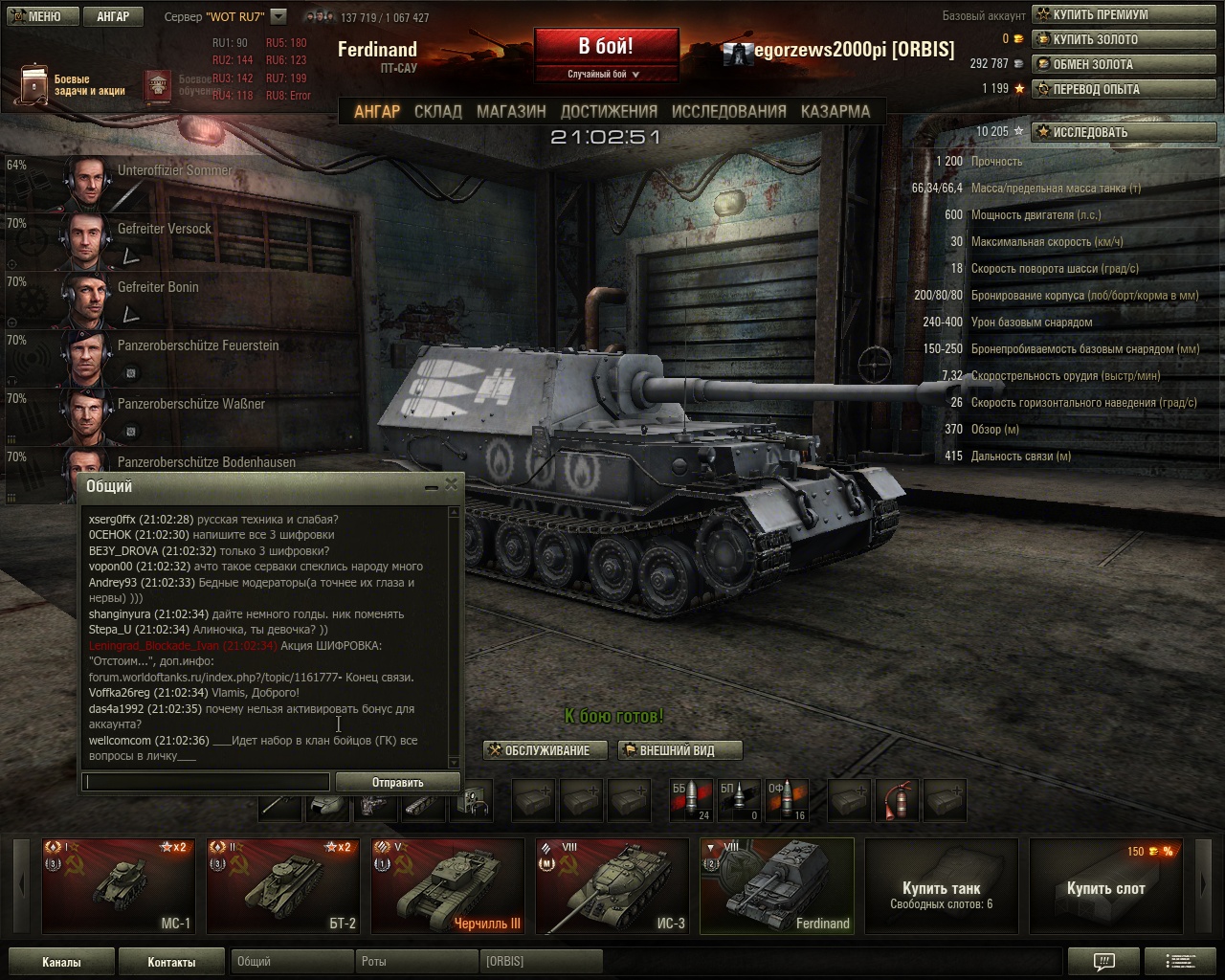Open the КАЗАРМА tab
Viewport: 1225px width, 980px height.
pyautogui.click(x=835, y=111)
